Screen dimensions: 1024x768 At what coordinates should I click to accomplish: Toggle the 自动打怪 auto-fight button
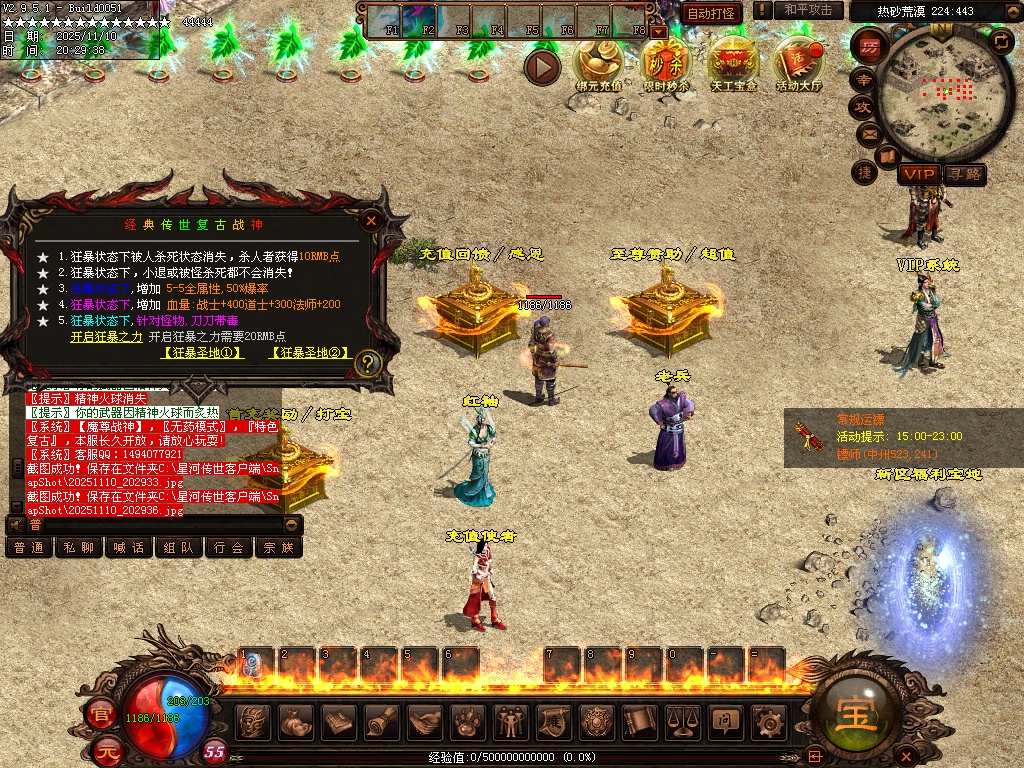click(x=712, y=13)
